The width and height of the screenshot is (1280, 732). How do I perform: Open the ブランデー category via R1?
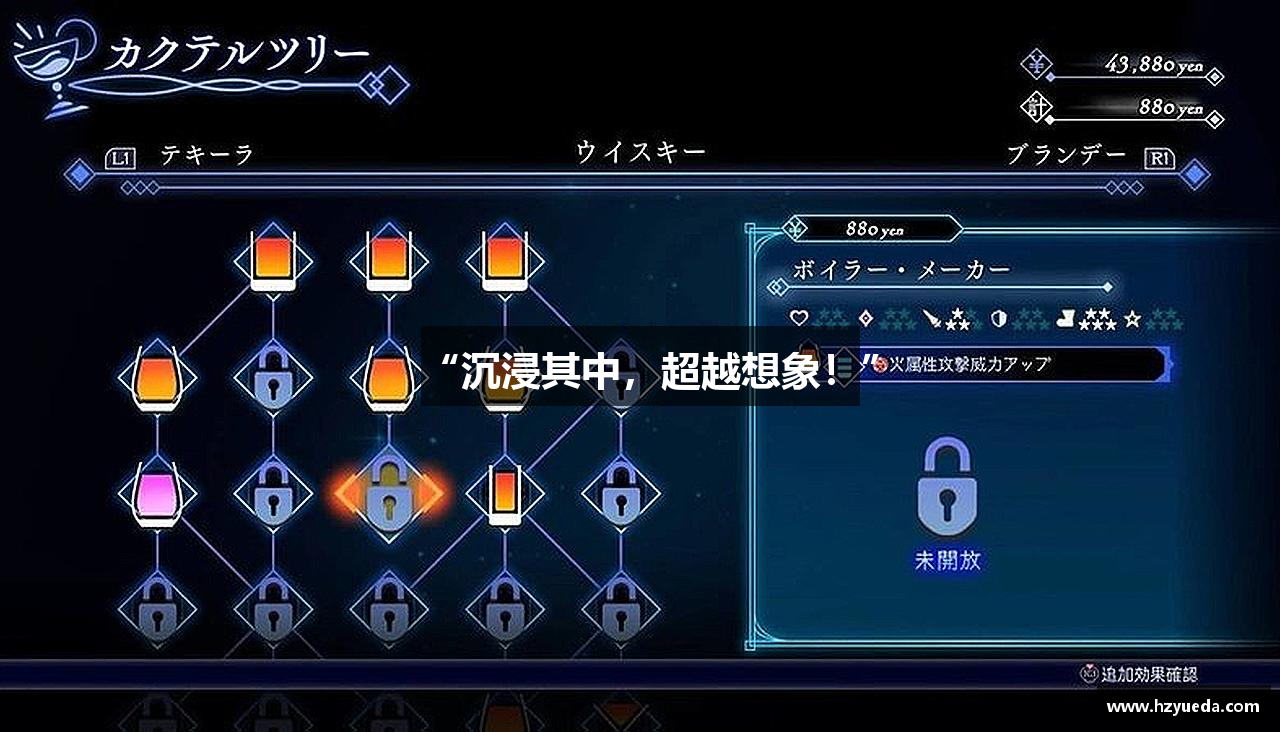1160,157
